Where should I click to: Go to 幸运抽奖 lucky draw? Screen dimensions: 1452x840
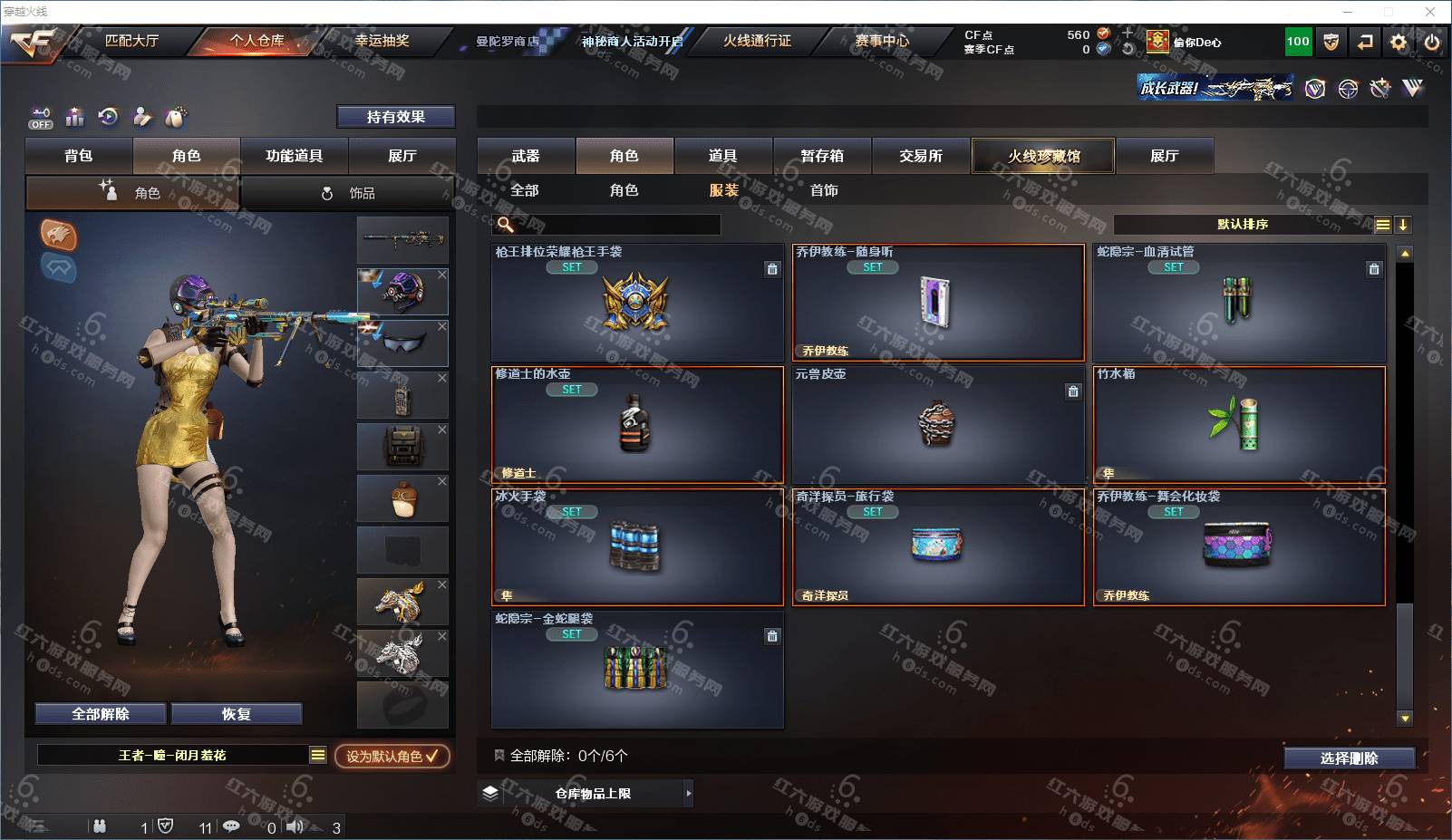[382, 41]
